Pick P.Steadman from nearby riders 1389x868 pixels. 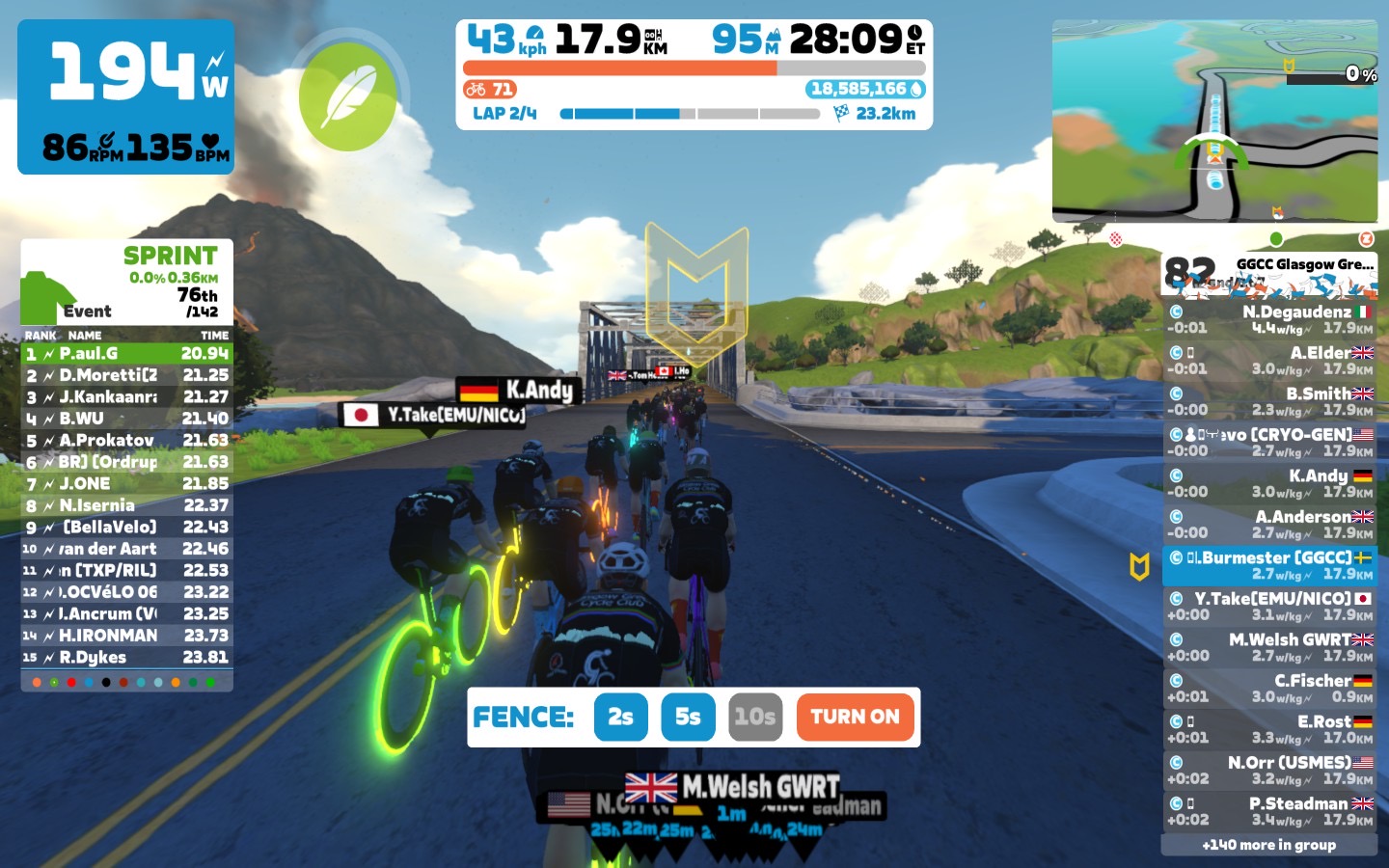click(x=1268, y=811)
